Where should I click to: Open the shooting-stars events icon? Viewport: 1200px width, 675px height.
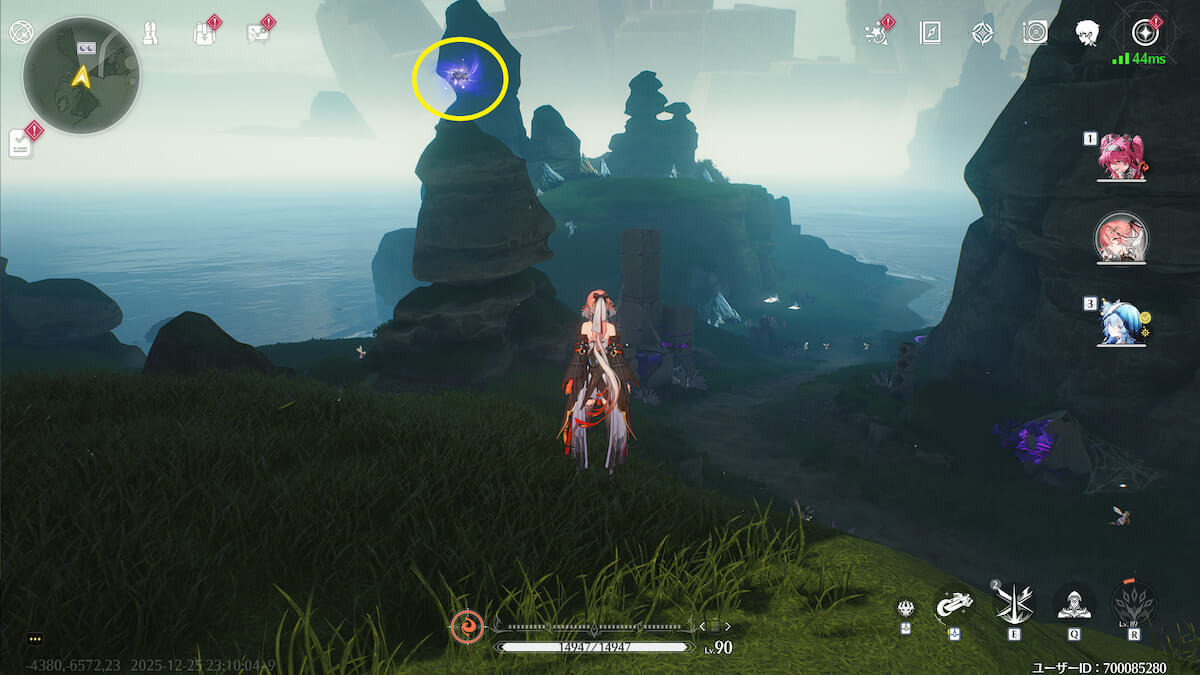[876, 32]
